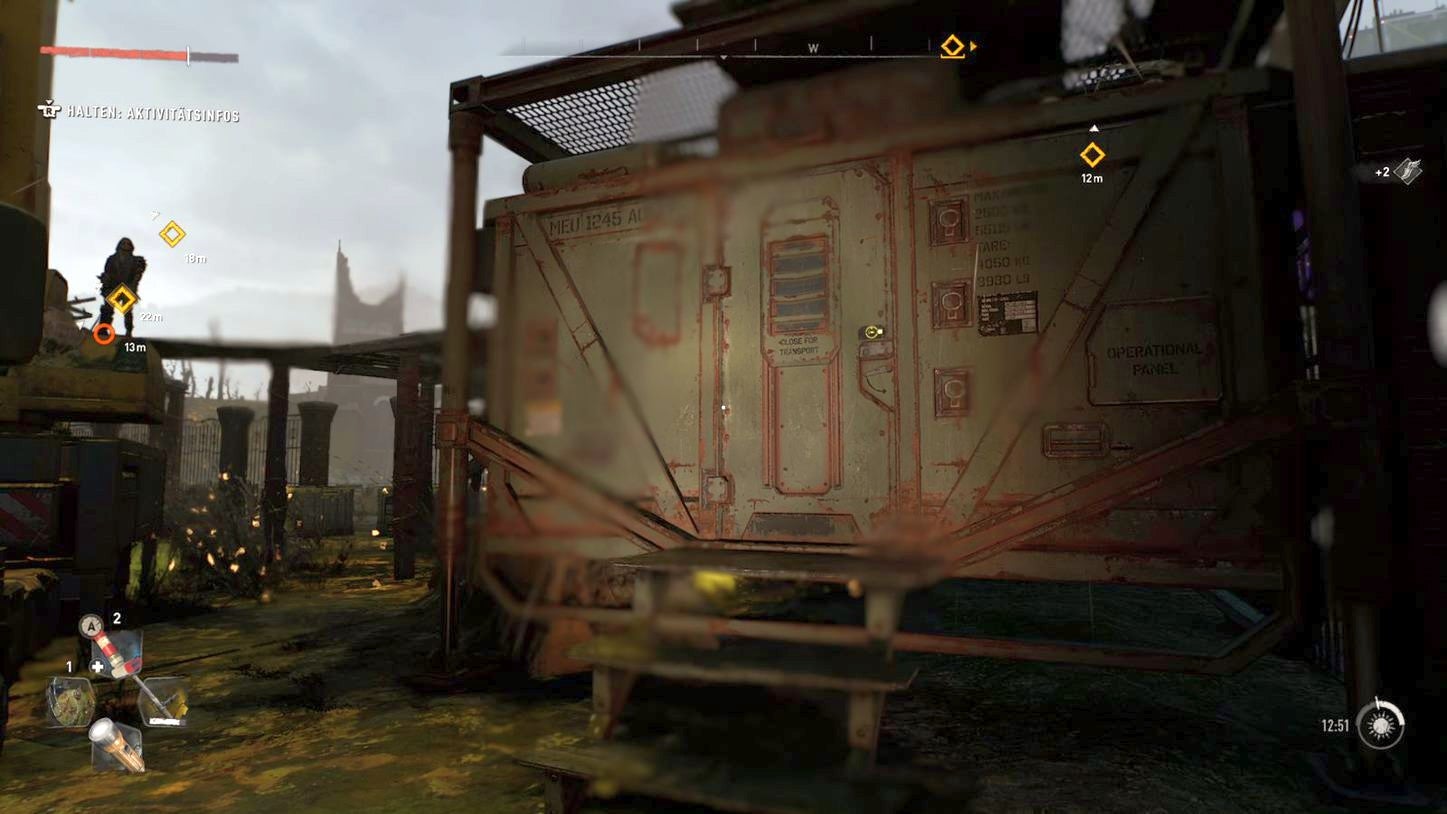Select the grenade in quickslot 1

[x=72, y=703]
